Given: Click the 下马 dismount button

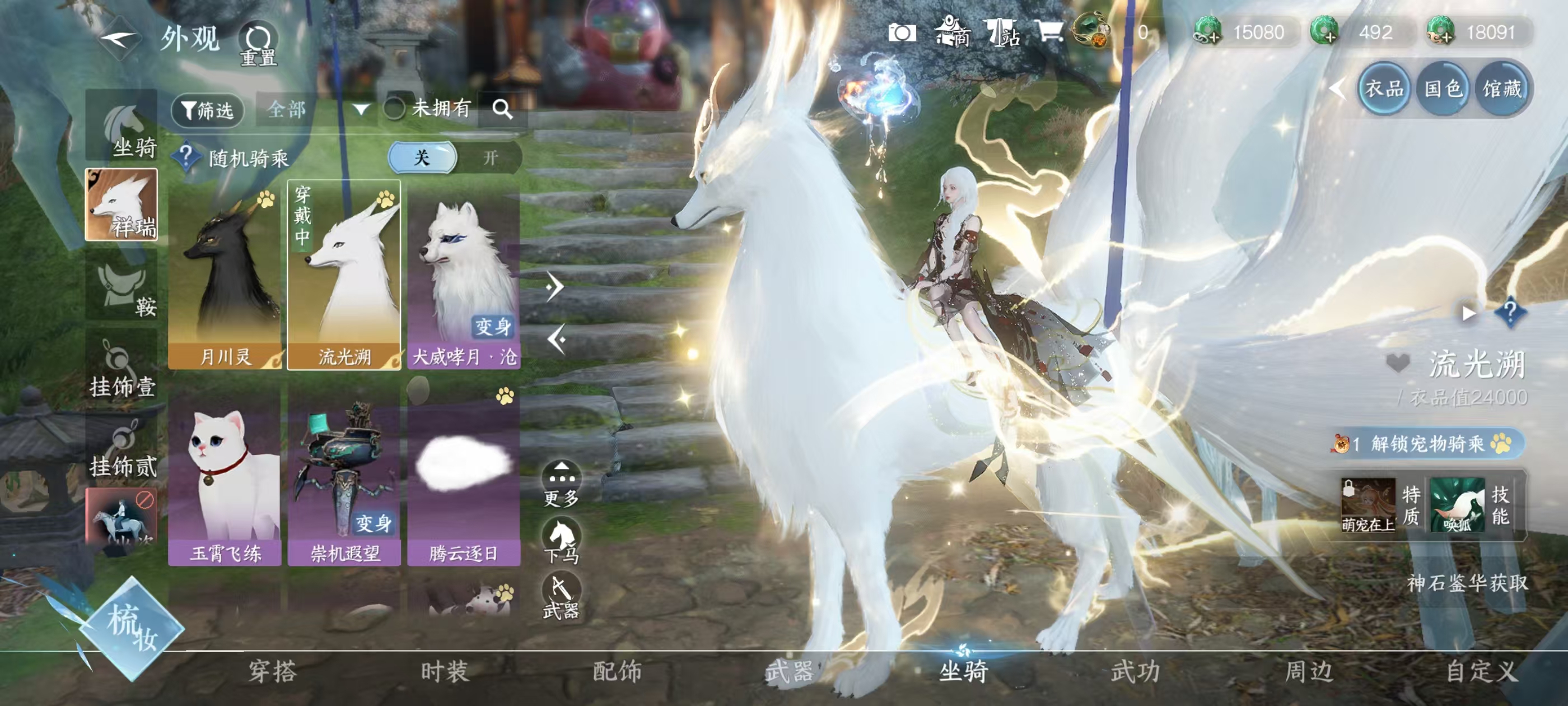Looking at the screenshot, I should pyautogui.click(x=561, y=540).
